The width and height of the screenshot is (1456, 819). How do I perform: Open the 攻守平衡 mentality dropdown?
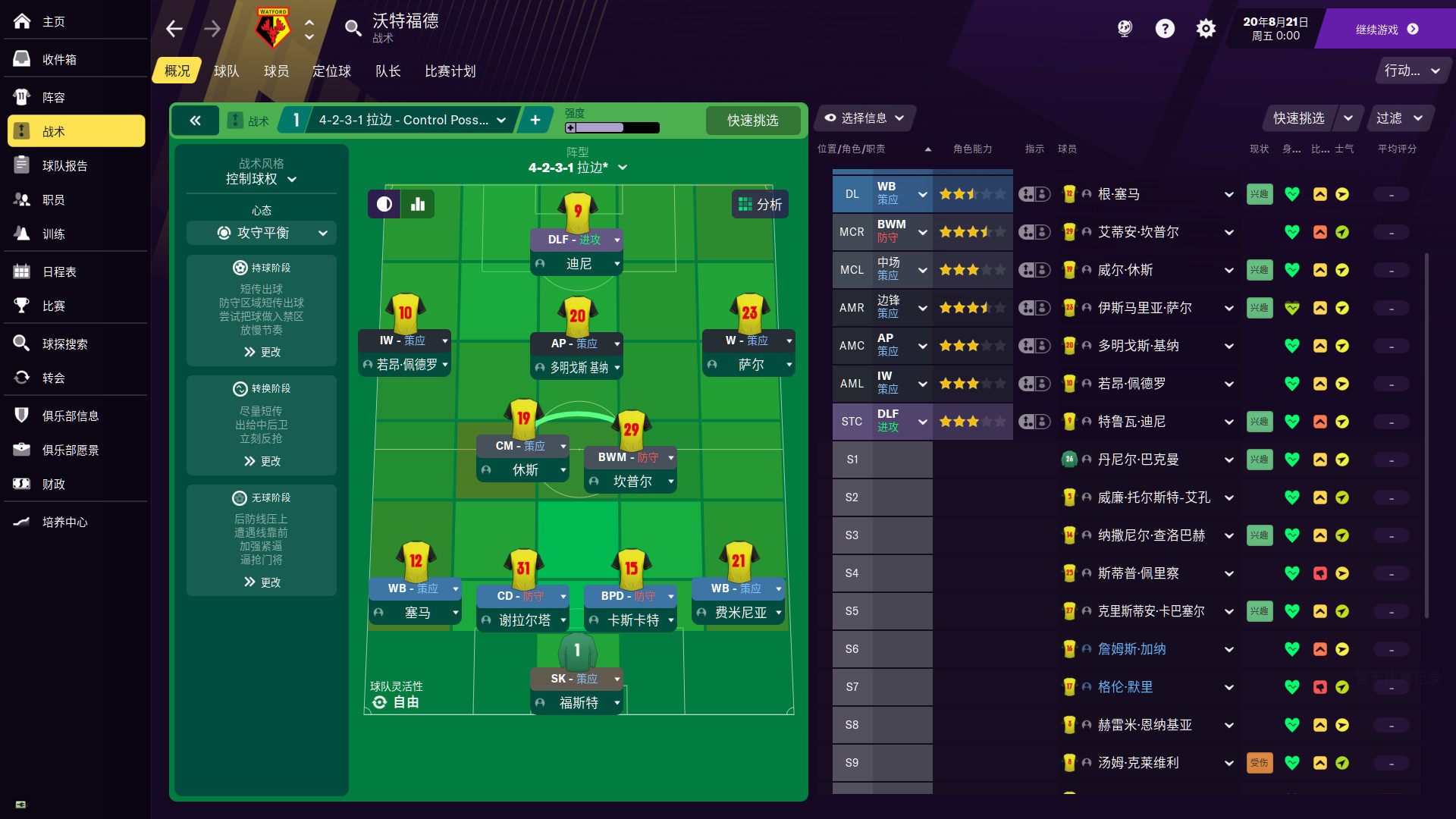point(261,233)
